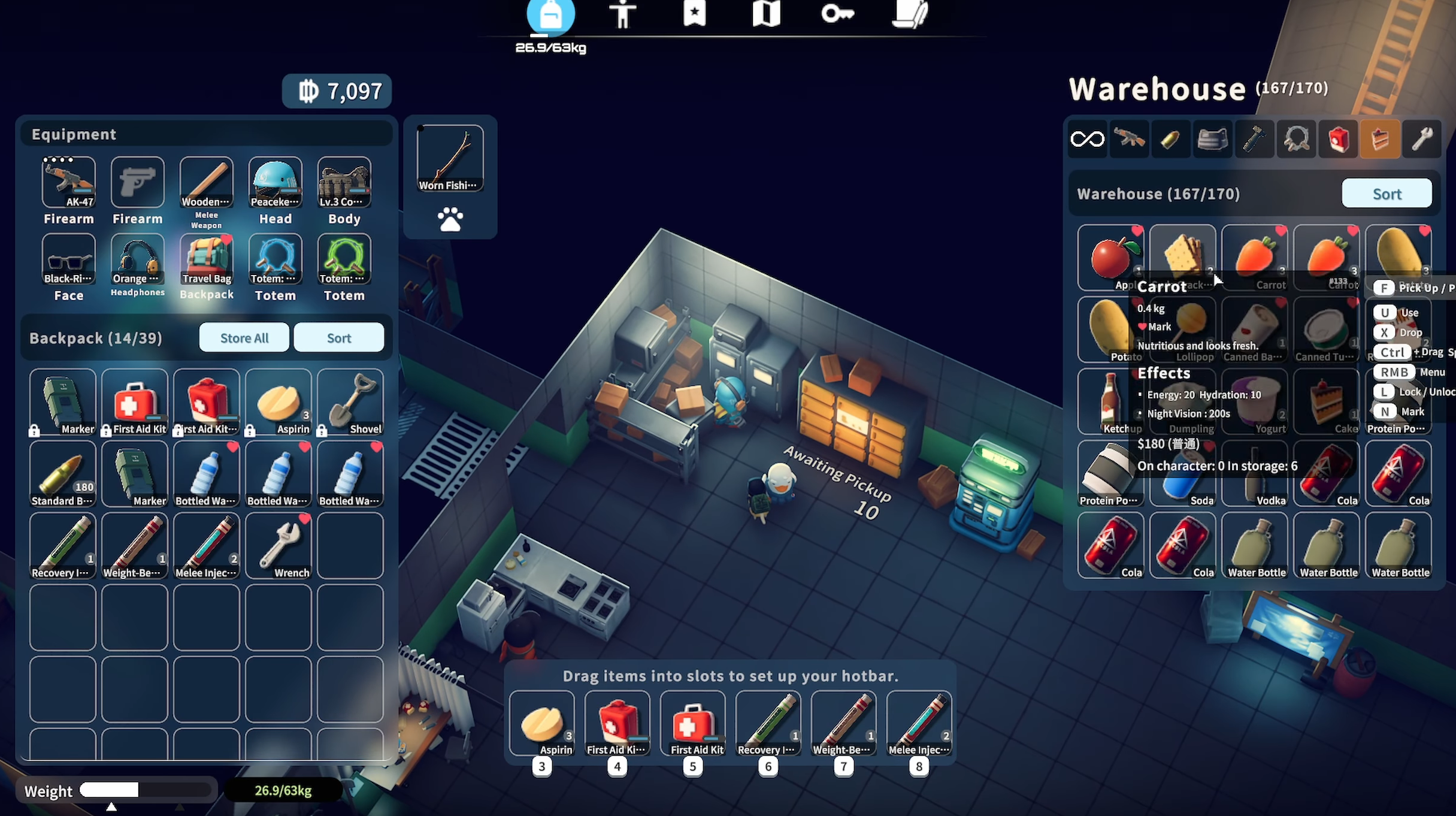Choose the Ketchup bottle in the warehouse
The width and height of the screenshot is (1456, 816).
click(x=1110, y=401)
